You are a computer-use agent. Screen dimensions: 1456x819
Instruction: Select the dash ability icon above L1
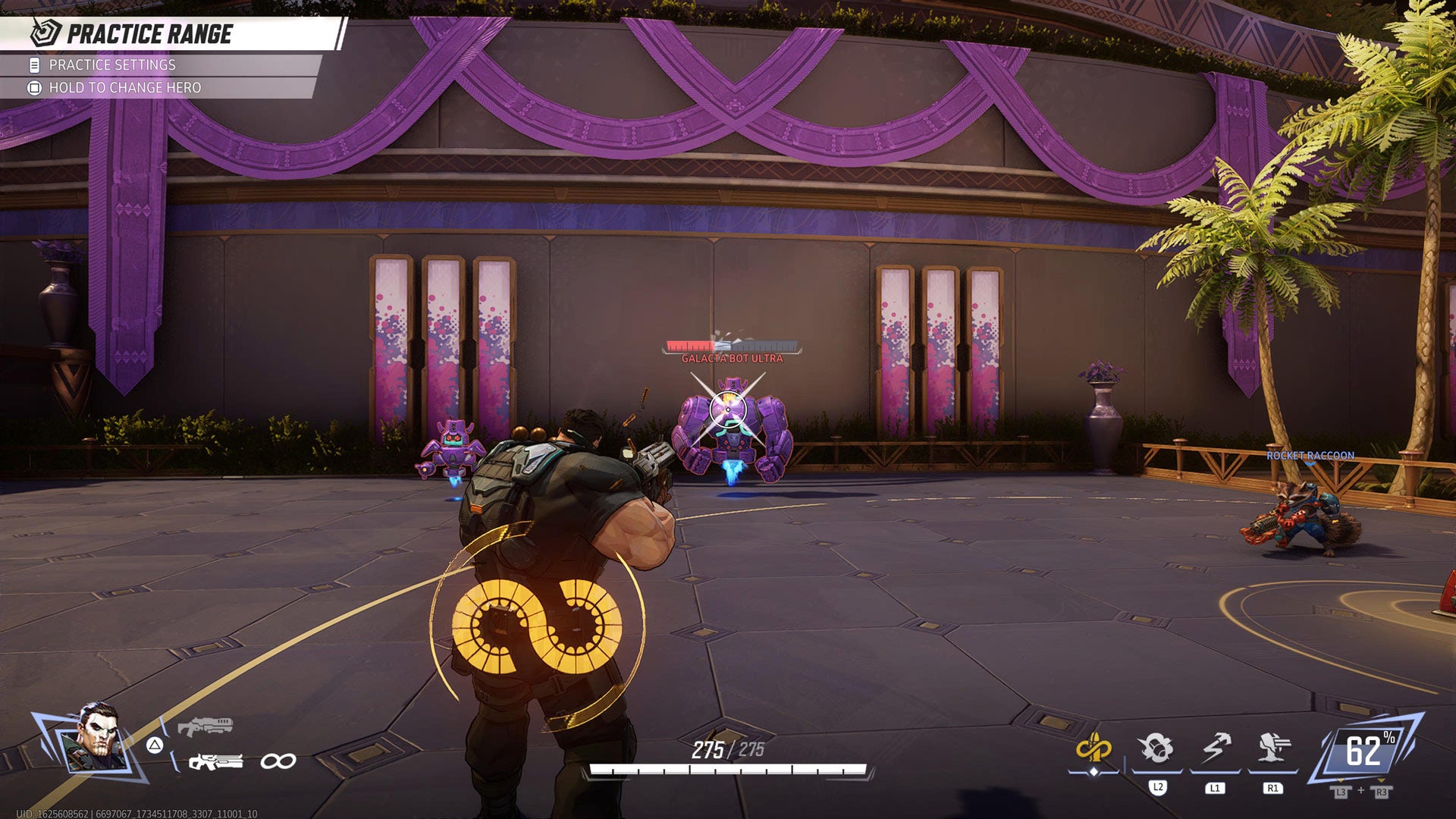(x=1215, y=748)
